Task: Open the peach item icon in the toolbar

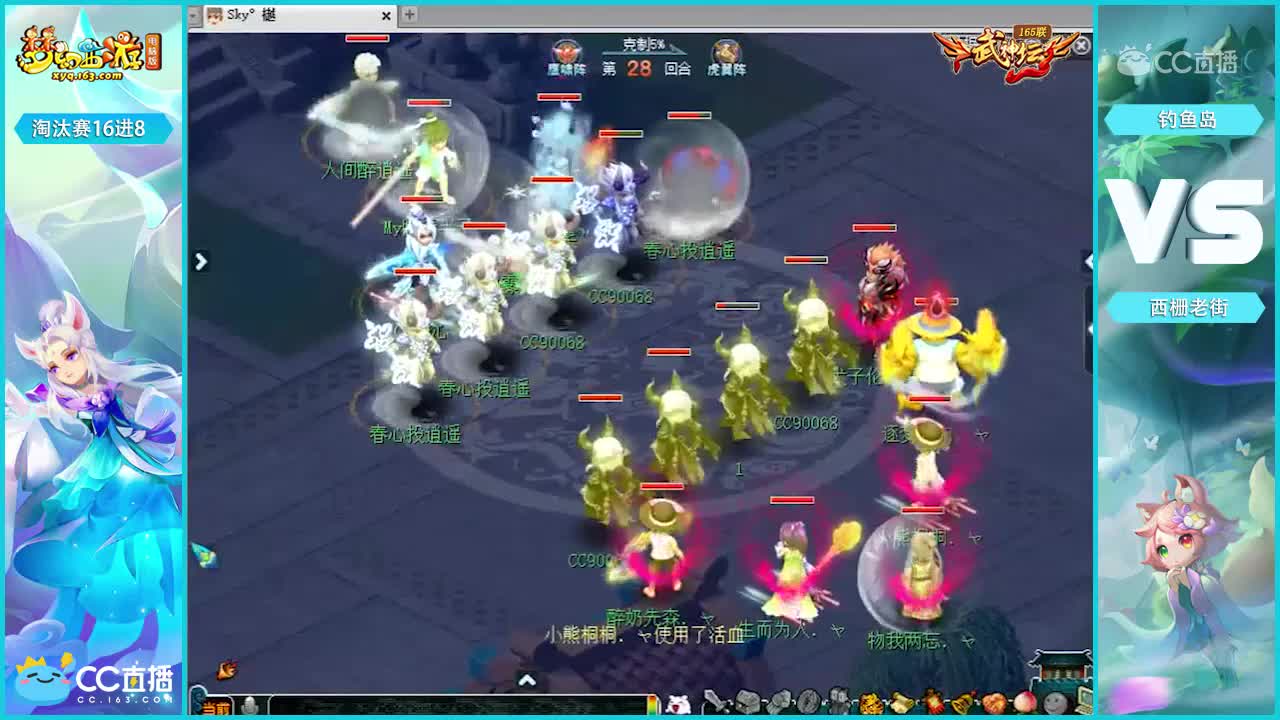Action: (1027, 702)
